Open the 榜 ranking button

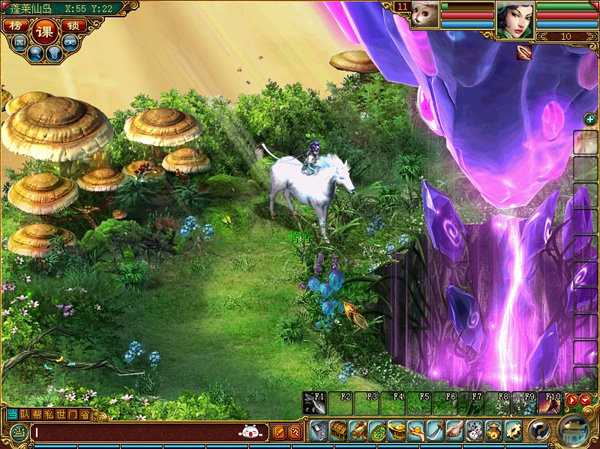(x=19, y=26)
